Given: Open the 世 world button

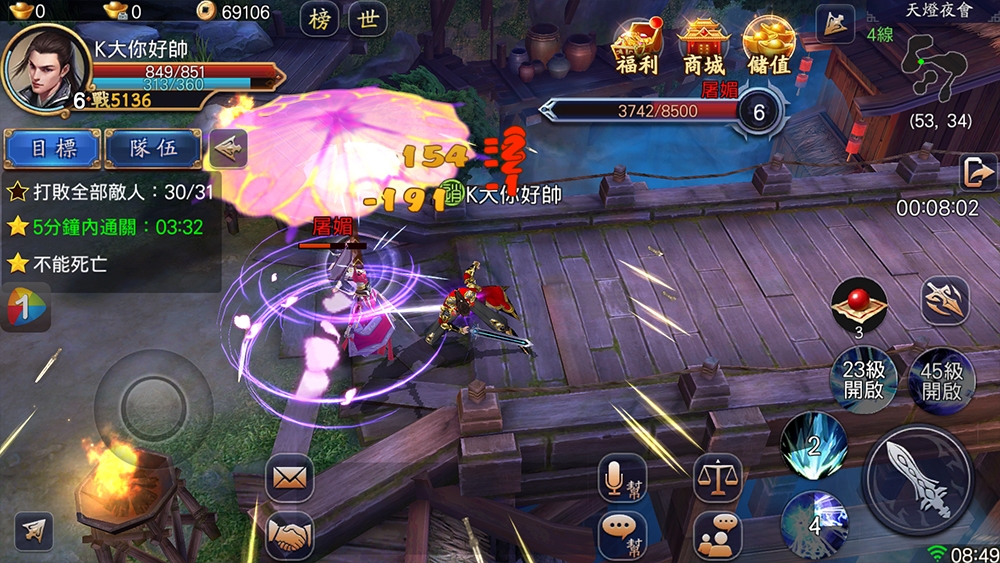Looking at the screenshot, I should (x=368, y=19).
